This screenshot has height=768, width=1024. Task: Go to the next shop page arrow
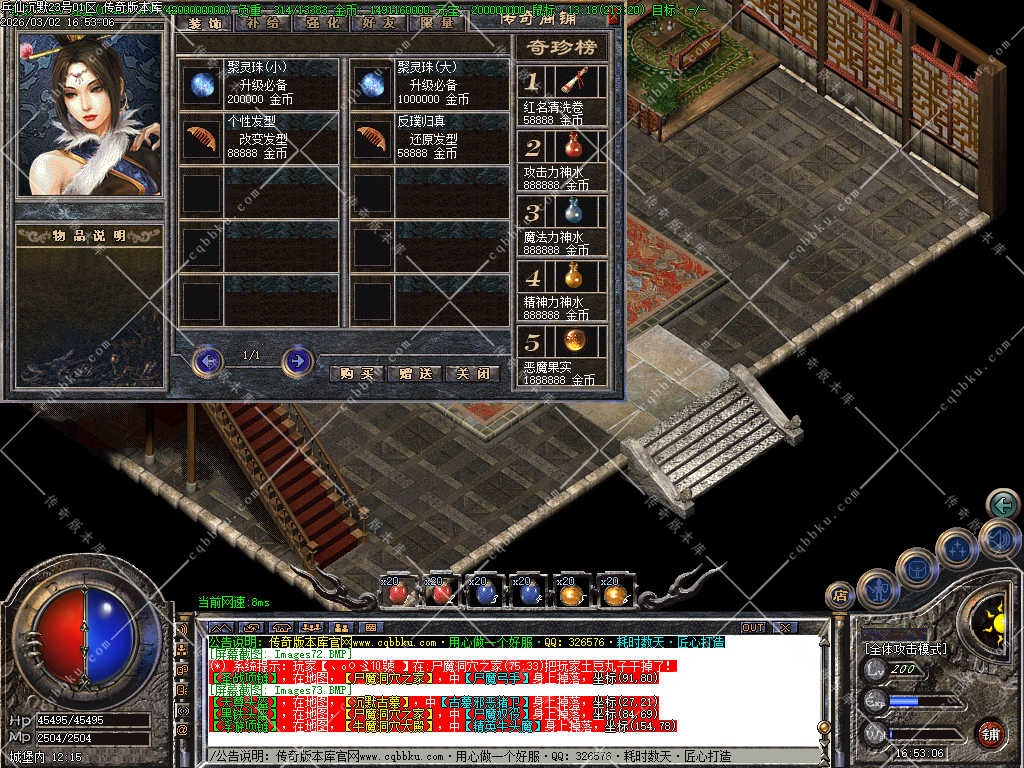(x=297, y=360)
